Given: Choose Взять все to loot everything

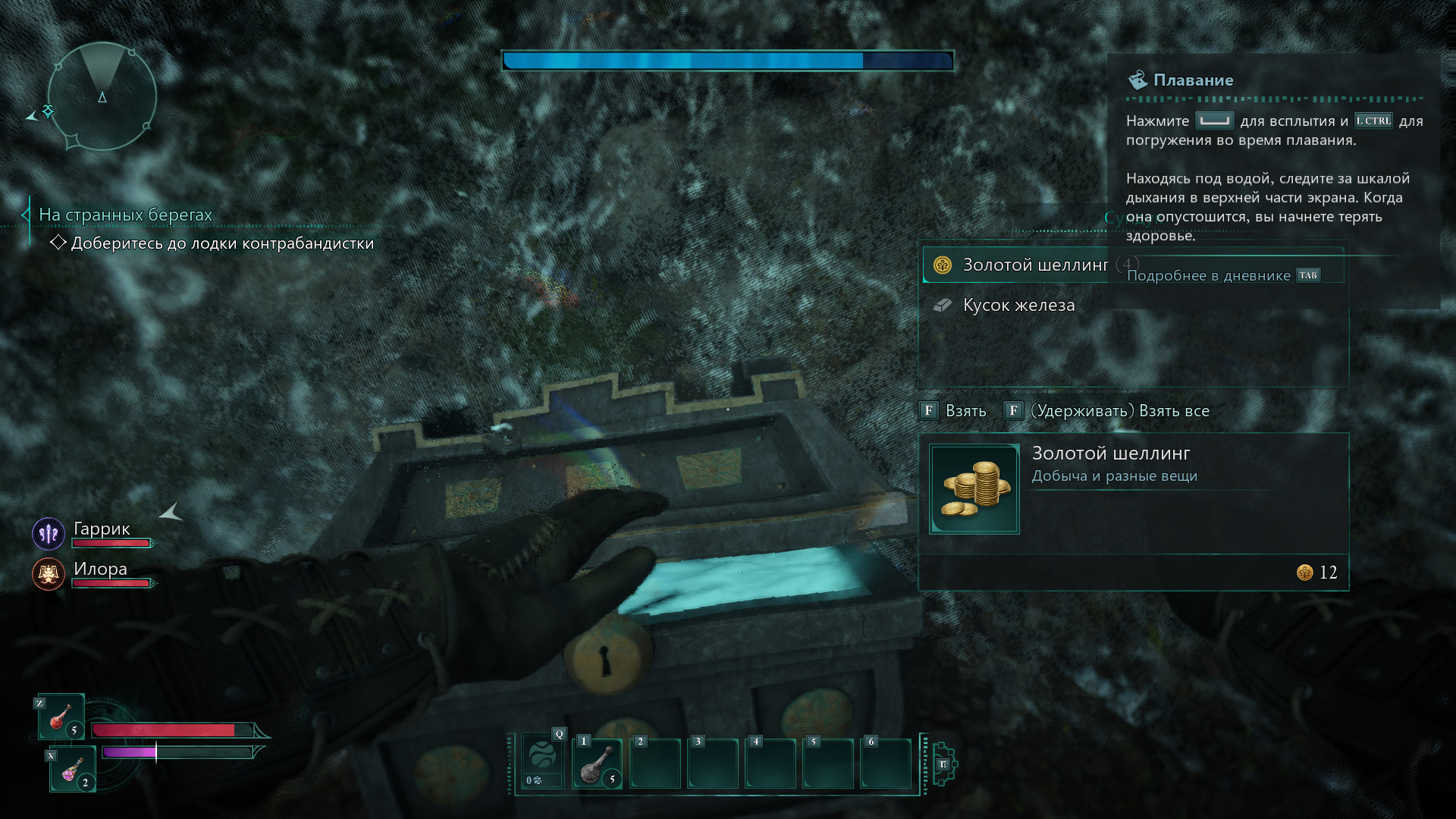Looking at the screenshot, I should pyautogui.click(x=1107, y=411).
